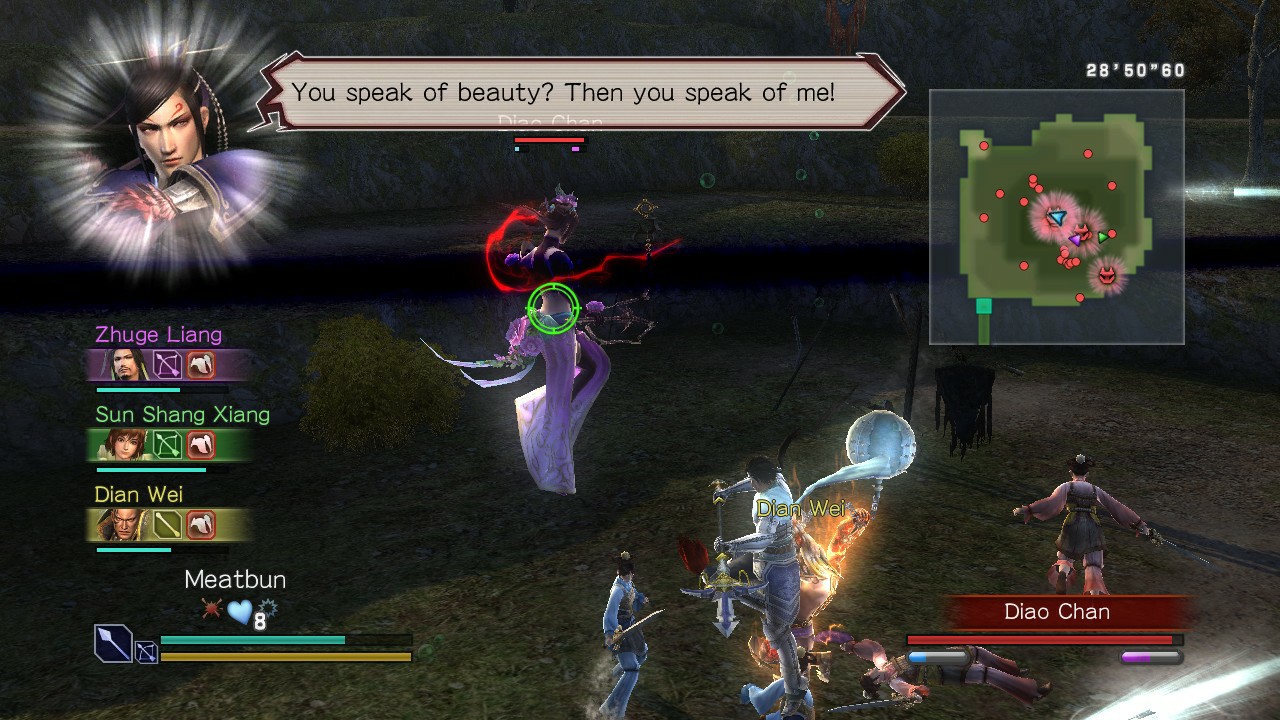Click the blue player triangle on the minimap

tap(1058, 217)
